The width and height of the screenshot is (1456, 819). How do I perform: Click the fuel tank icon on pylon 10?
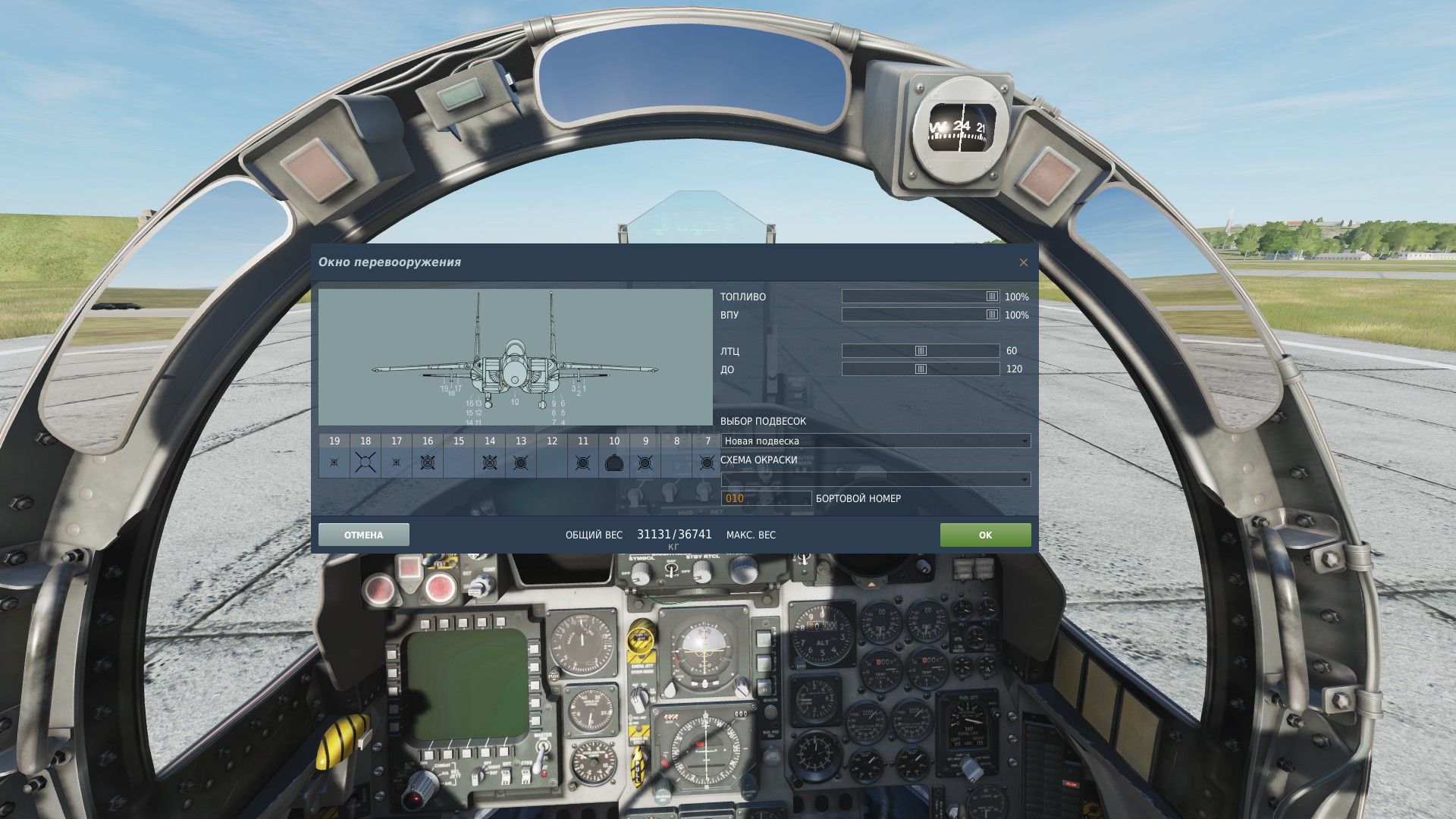[x=613, y=462]
